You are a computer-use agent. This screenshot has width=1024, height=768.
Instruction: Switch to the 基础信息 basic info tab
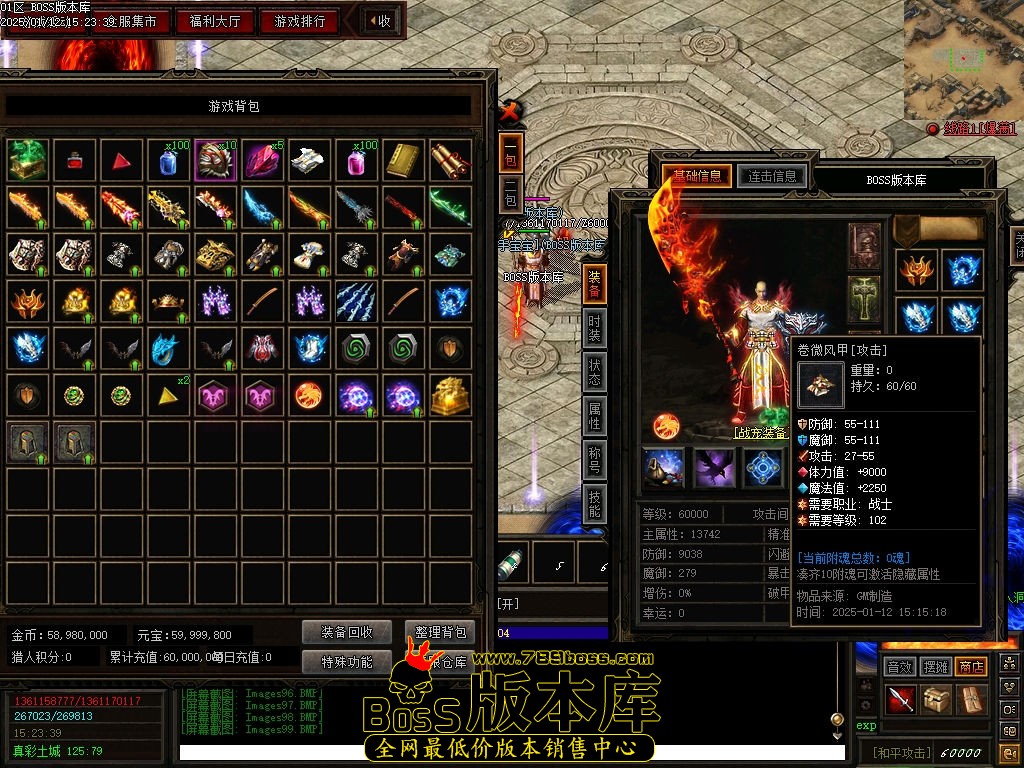[697, 177]
